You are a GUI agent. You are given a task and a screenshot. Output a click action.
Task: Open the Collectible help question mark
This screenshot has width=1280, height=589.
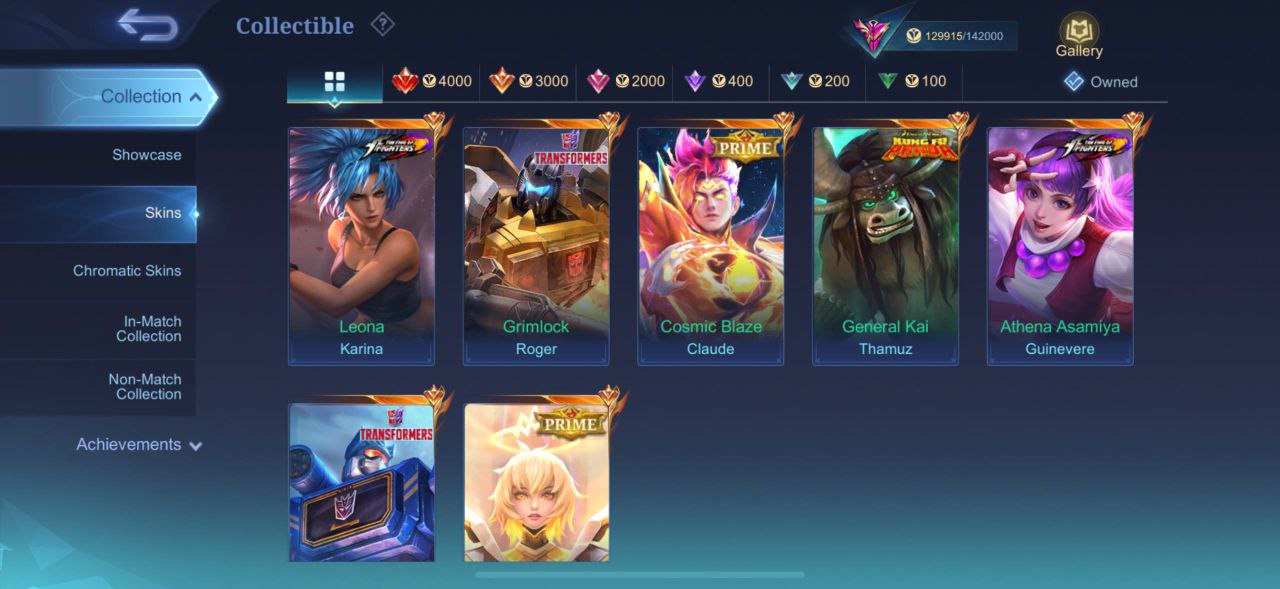pyautogui.click(x=382, y=24)
